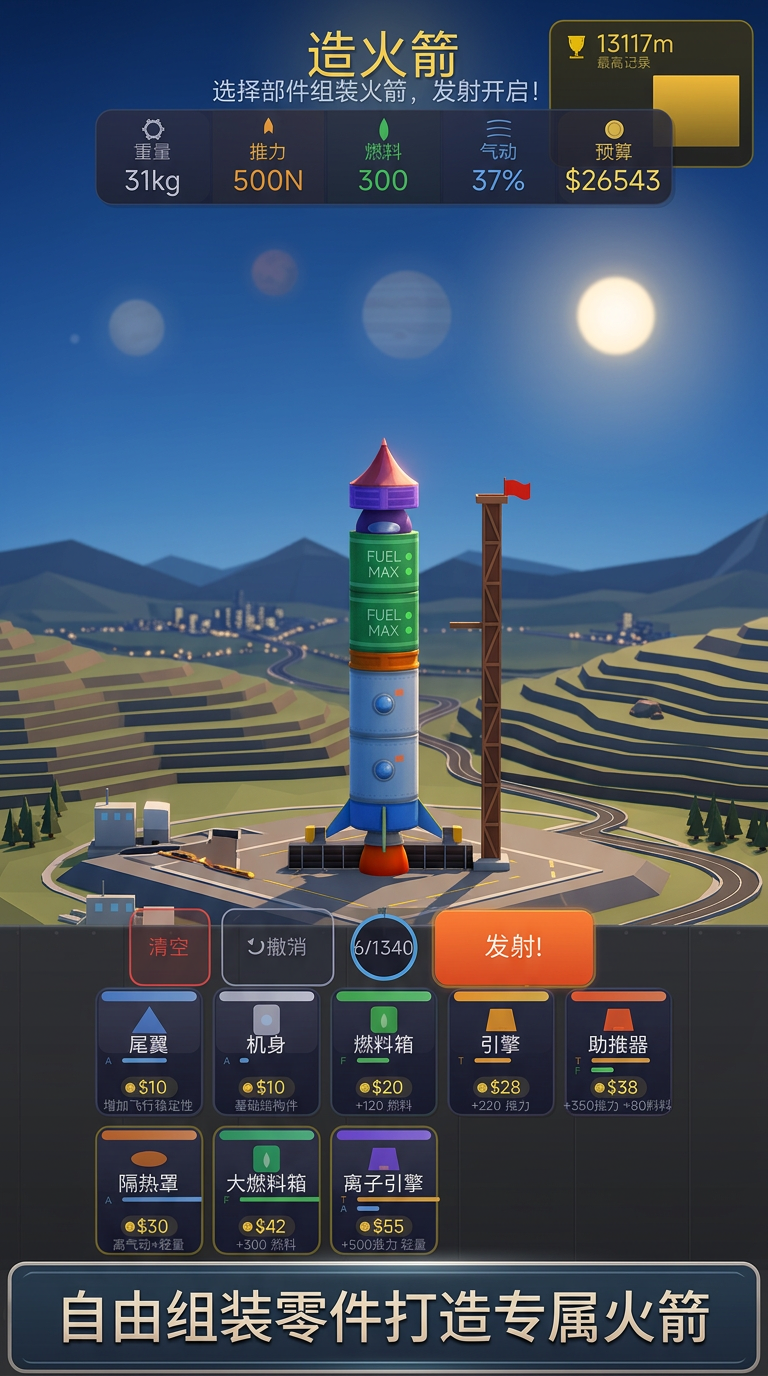Clear all parts with 清空 button
768x1376 pixels.
pyautogui.click(x=169, y=947)
